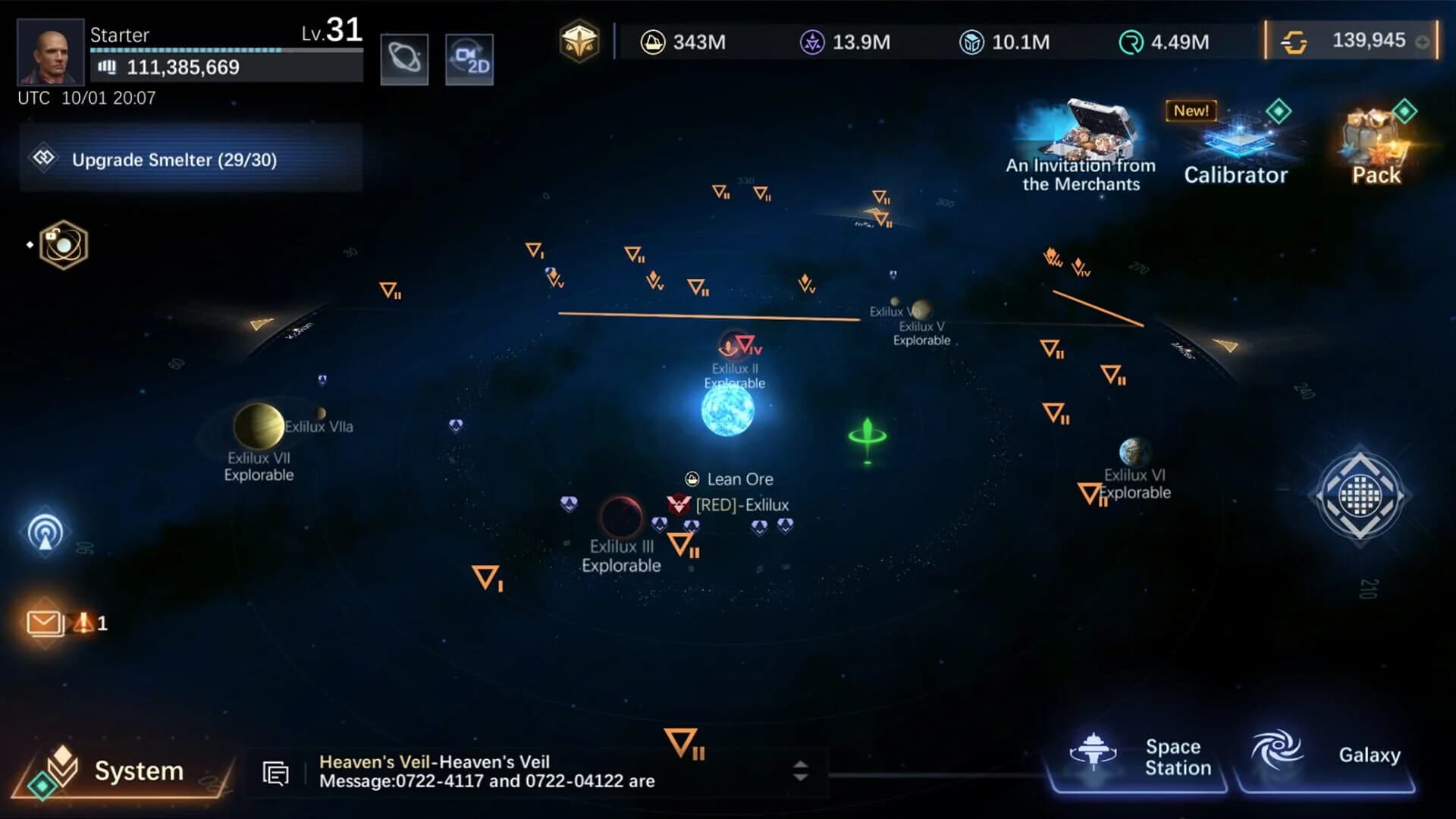The image size is (1456, 819).
Task: Open the mail inbox icon
Action: coord(45,622)
